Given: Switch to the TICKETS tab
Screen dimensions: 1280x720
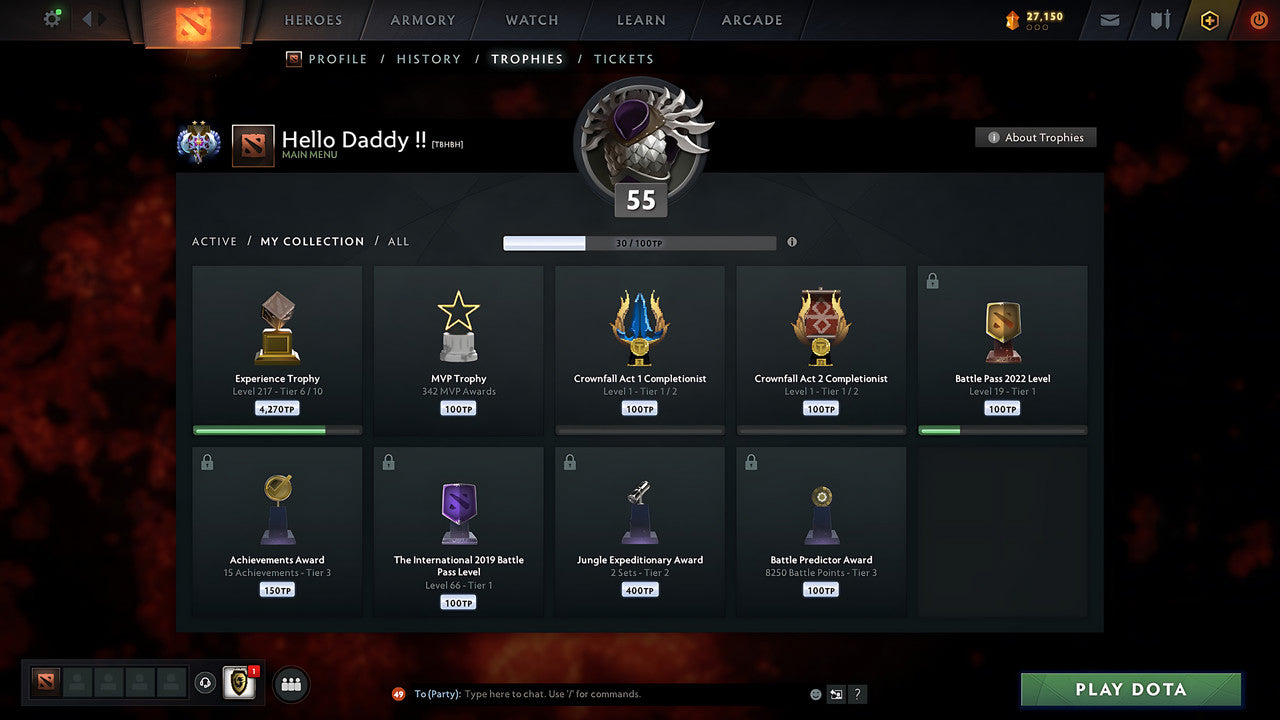Looking at the screenshot, I should click(x=624, y=59).
